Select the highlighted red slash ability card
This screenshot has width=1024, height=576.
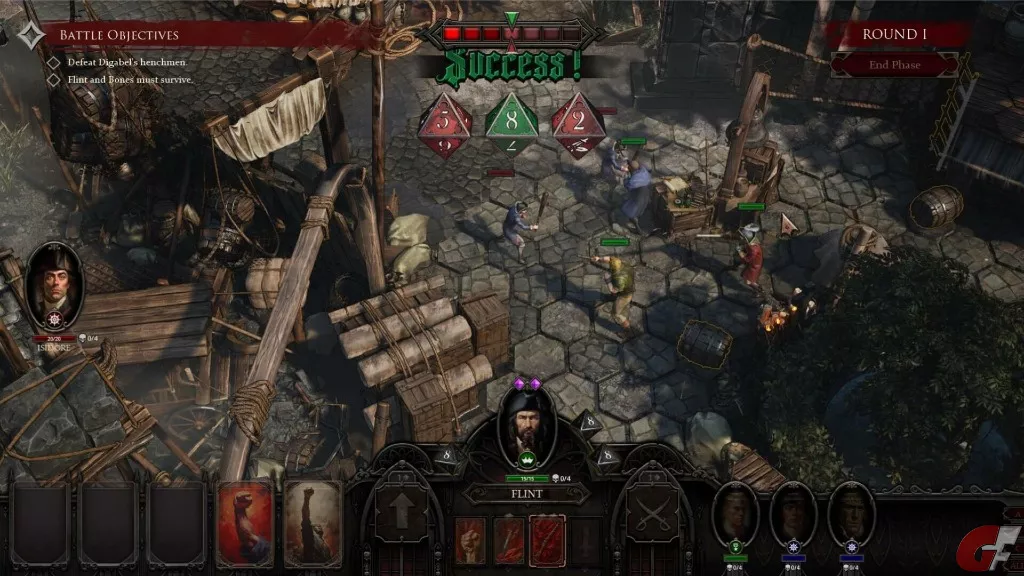pyautogui.click(x=547, y=540)
